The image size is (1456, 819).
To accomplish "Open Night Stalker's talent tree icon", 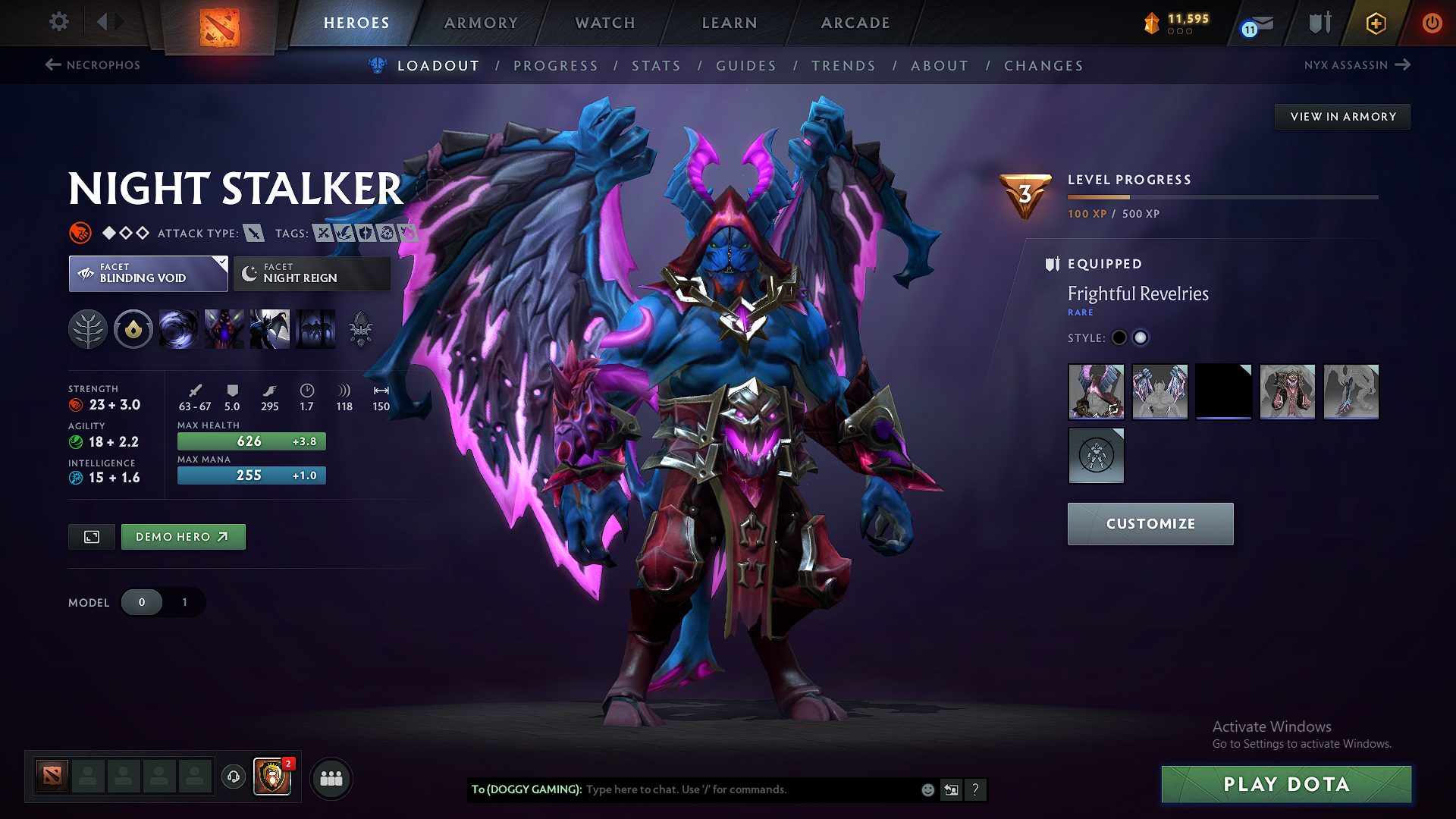I will 88,329.
